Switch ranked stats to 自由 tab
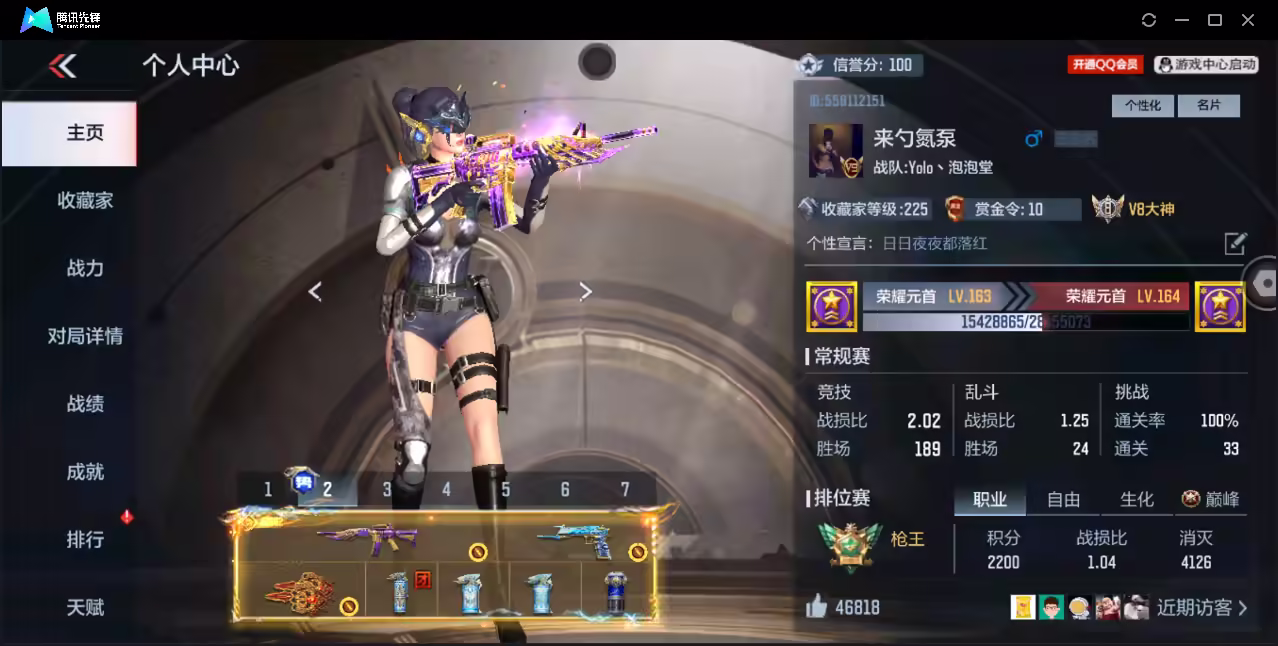1278x646 pixels. point(1063,499)
